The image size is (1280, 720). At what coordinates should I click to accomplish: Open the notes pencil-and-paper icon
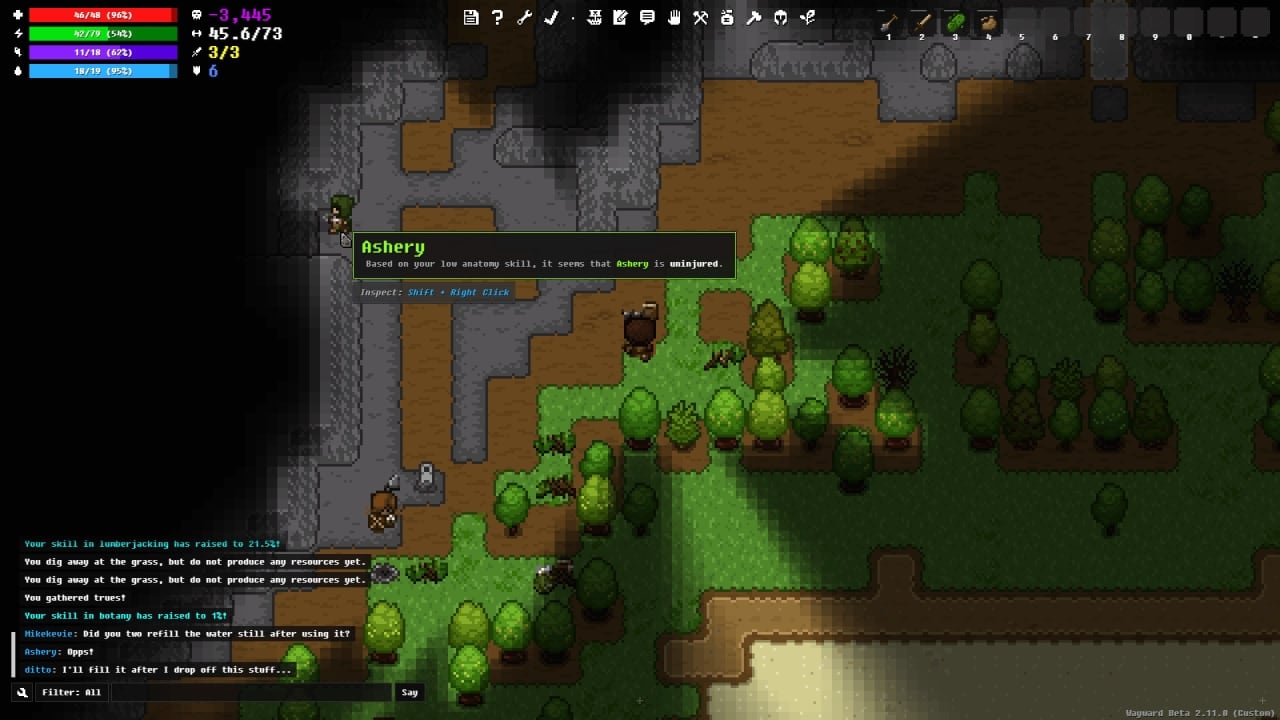pos(620,17)
